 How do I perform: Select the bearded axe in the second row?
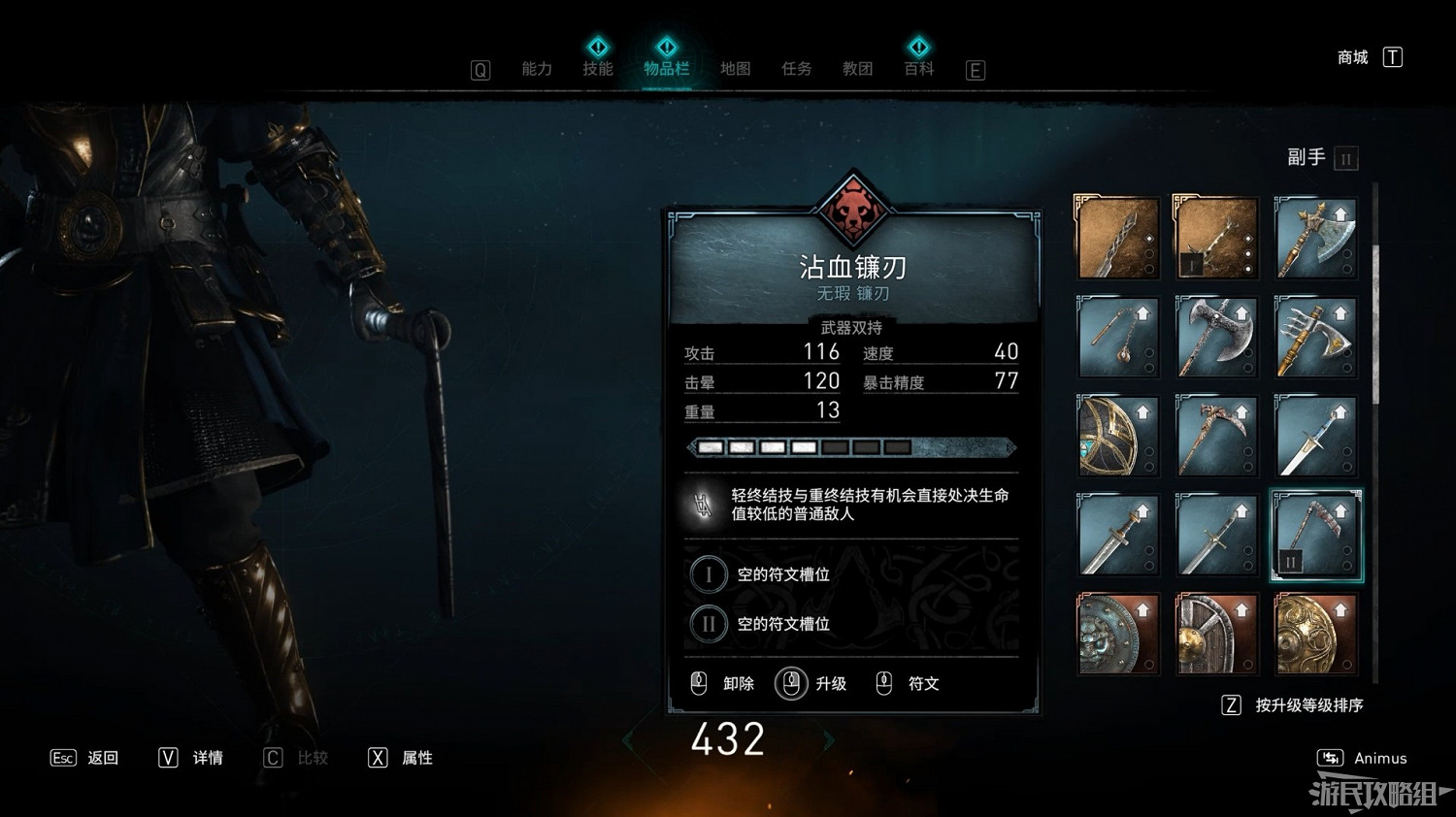coord(1216,335)
